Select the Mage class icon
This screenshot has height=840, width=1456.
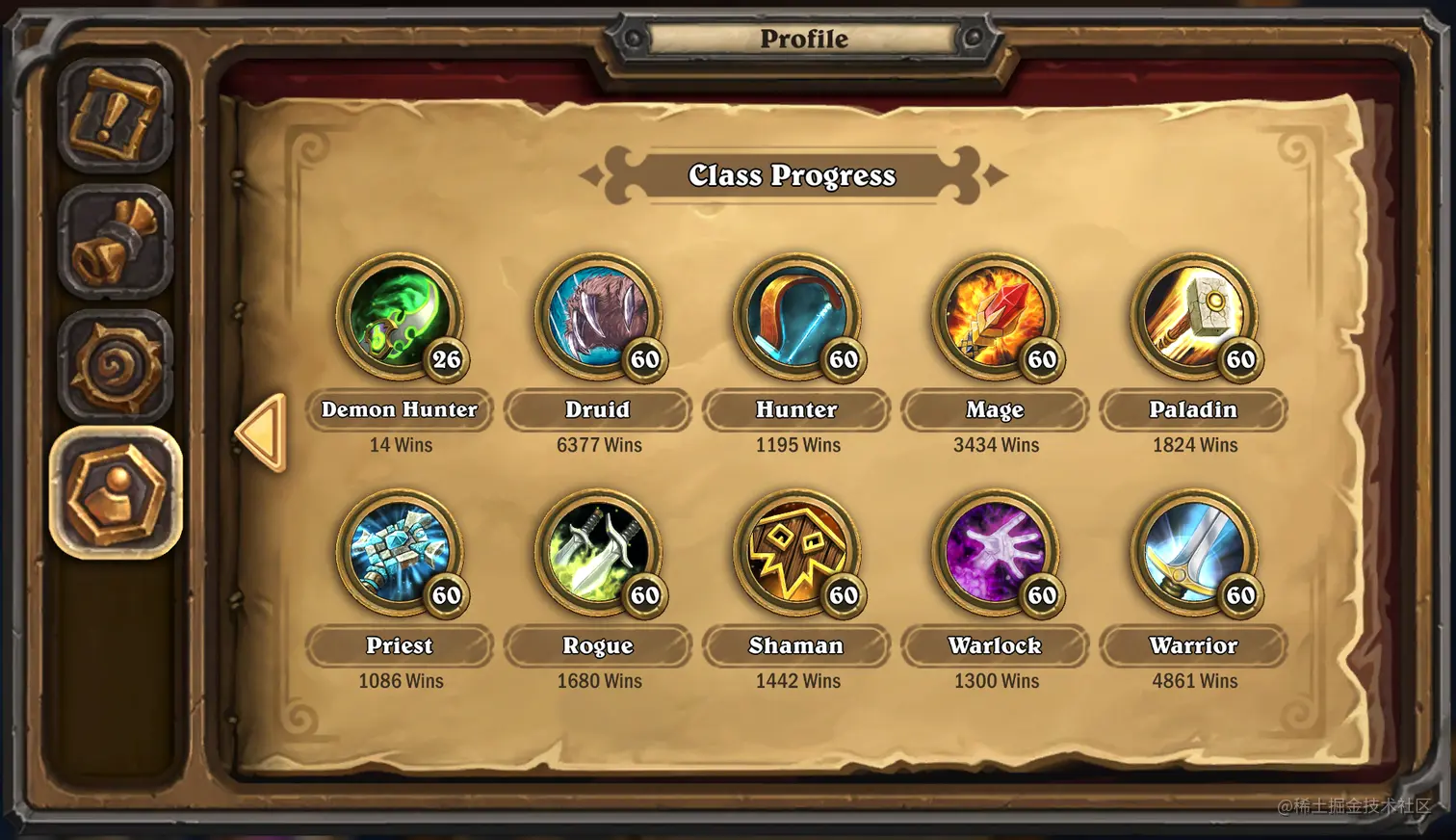[994, 315]
